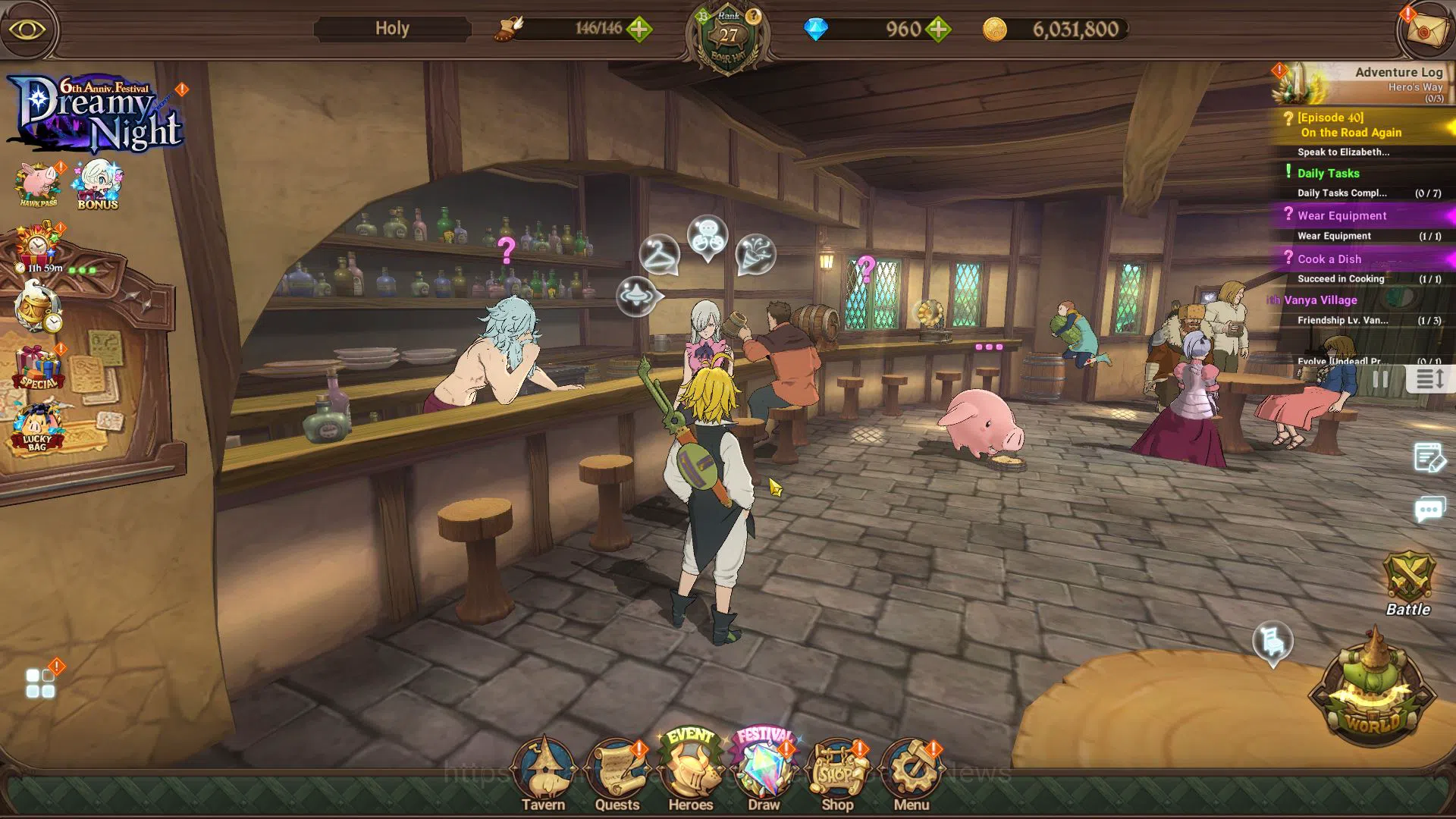This screenshot has width=1456, height=819.
Task: Toggle the eye view to hide UI
Action: (27, 30)
